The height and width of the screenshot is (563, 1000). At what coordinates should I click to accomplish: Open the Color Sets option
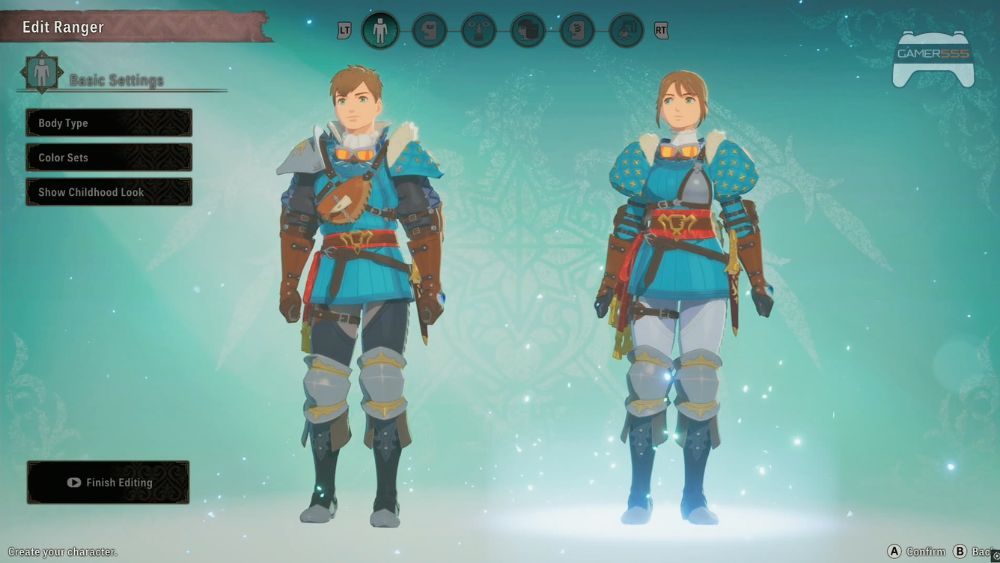click(109, 158)
